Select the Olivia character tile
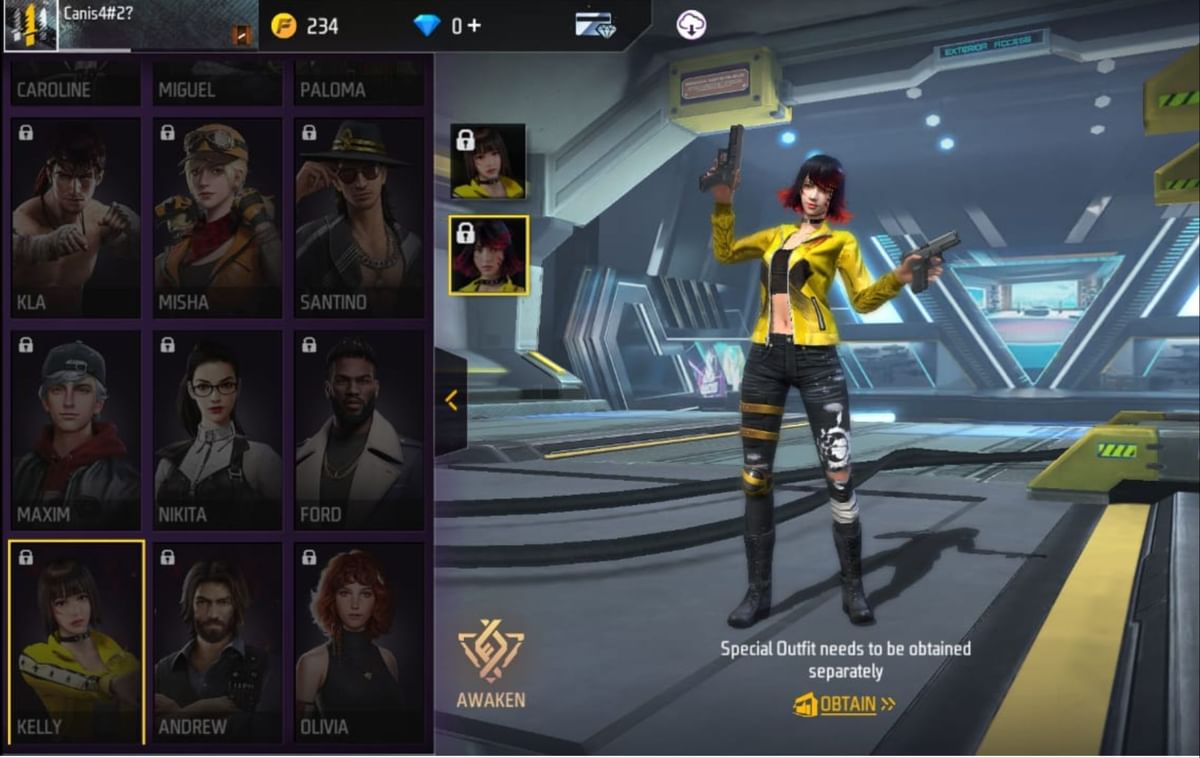The height and width of the screenshot is (758, 1200). (359, 642)
